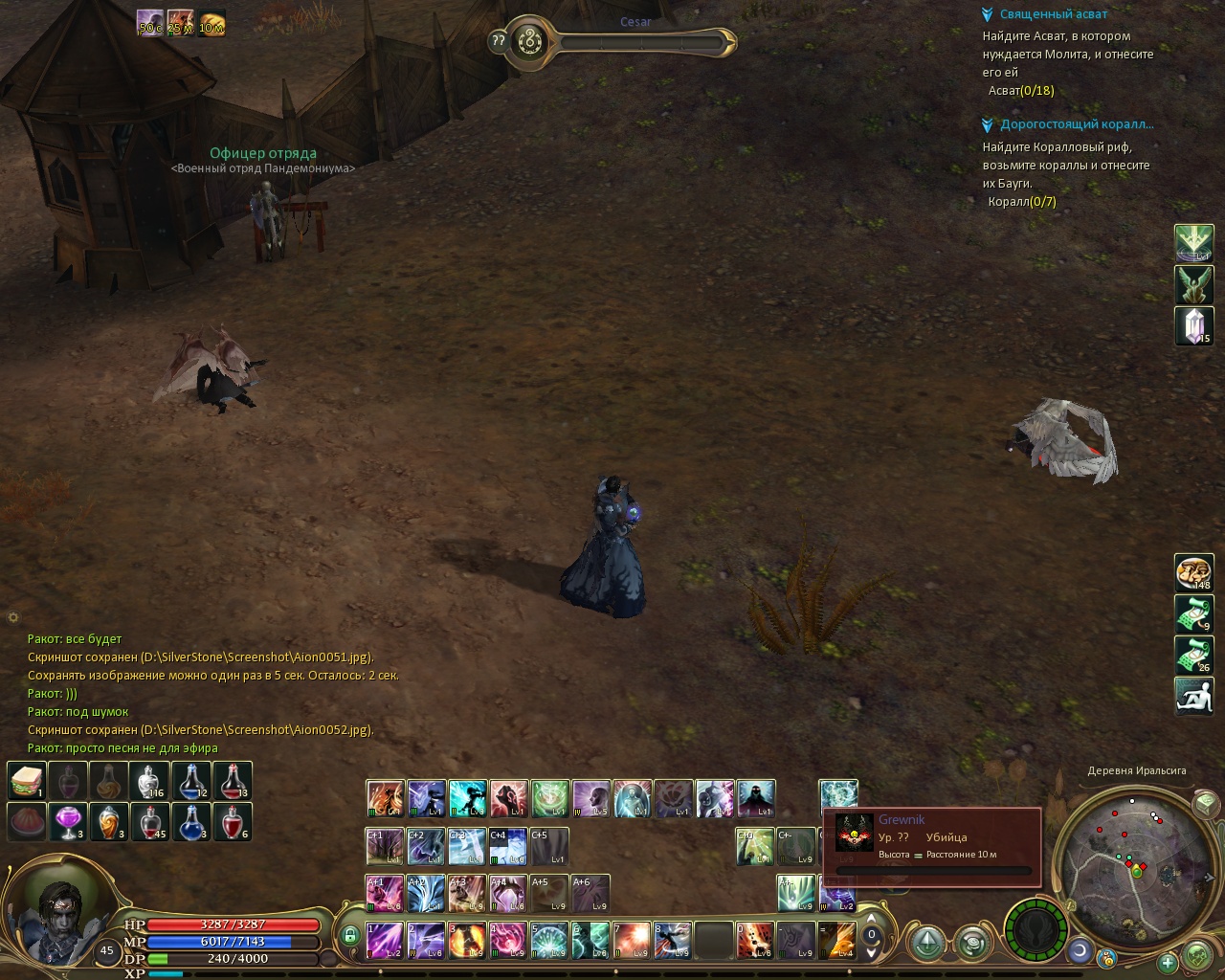Activate the winged statue quick-slot icon
This screenshot has height=980, width=1225.
[x=1193, y=284]
